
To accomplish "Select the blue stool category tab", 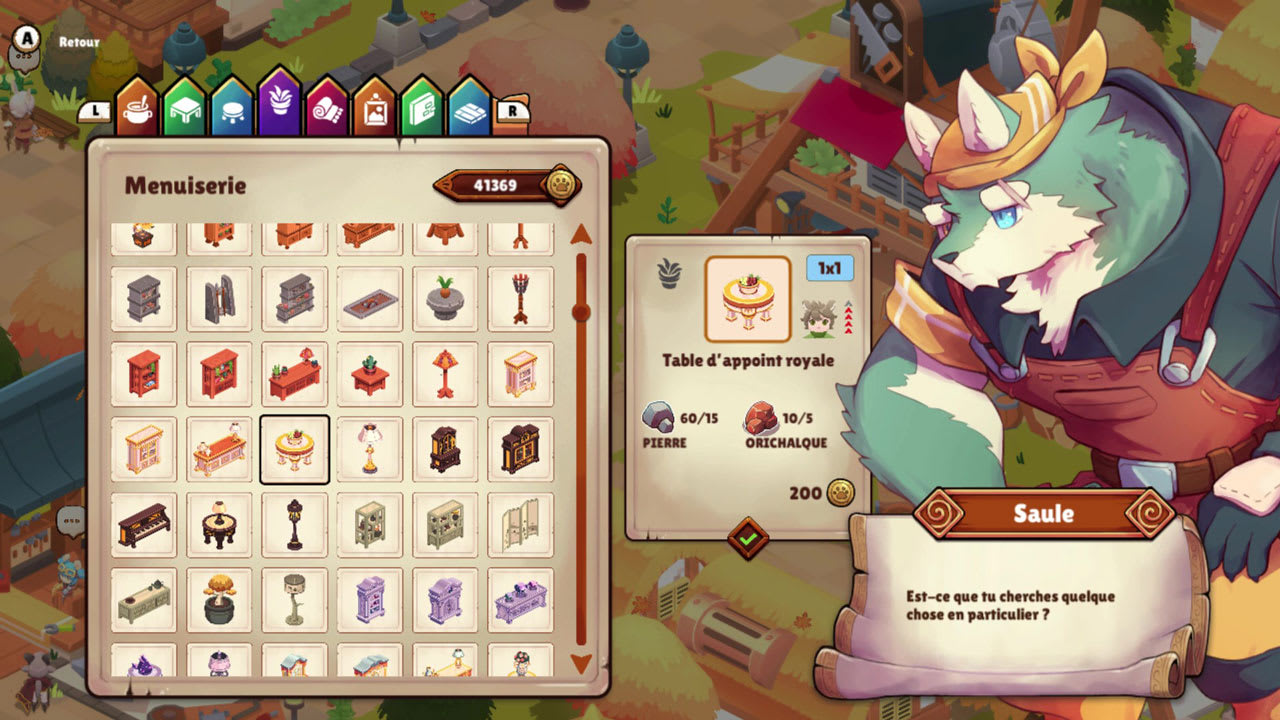I will (232, 110).
